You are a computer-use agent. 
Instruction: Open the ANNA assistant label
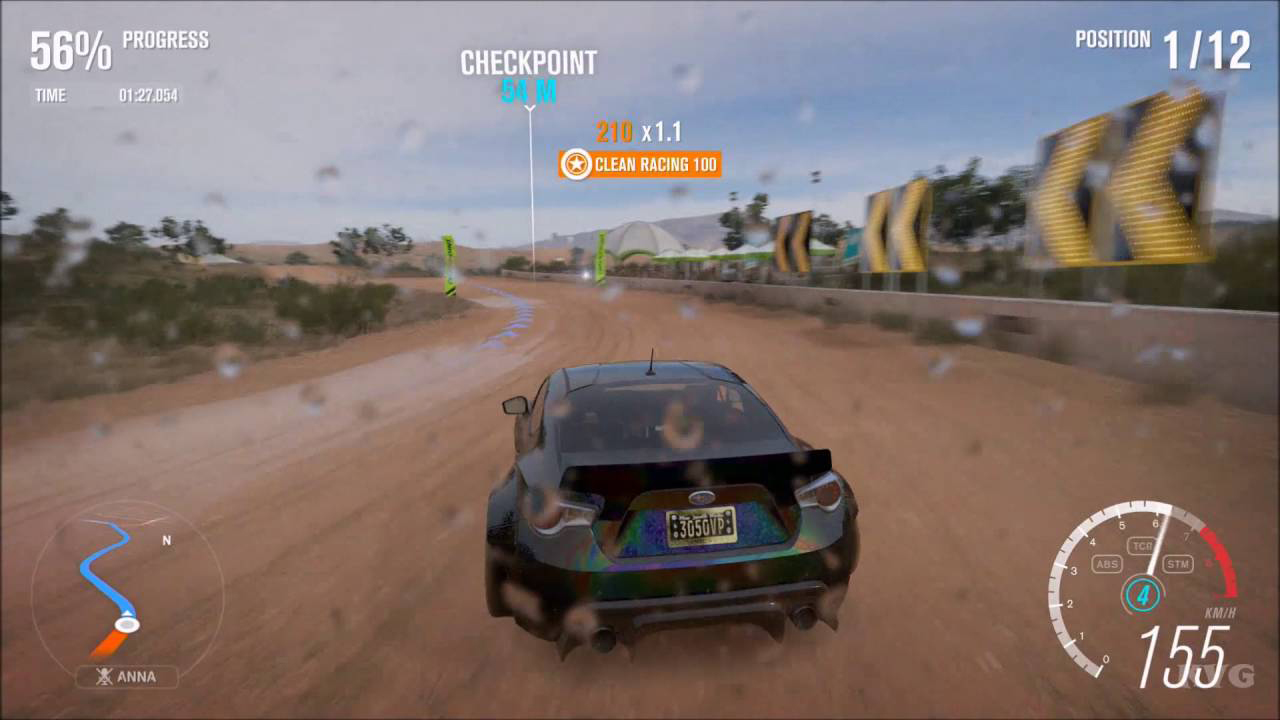(x=127, y=677)
